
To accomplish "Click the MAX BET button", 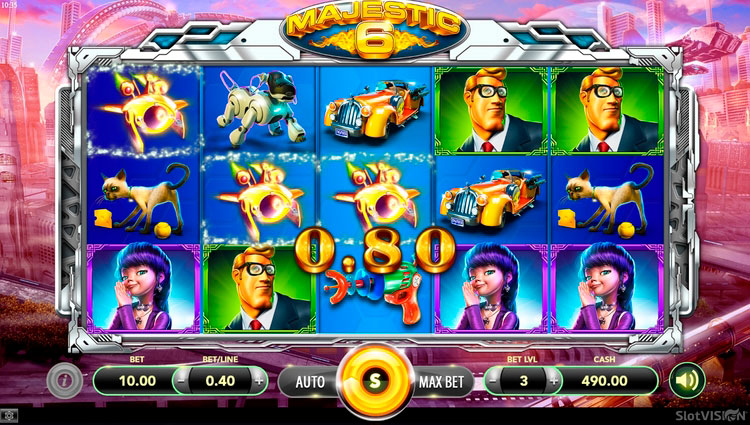I will click(x=441, y=380).
